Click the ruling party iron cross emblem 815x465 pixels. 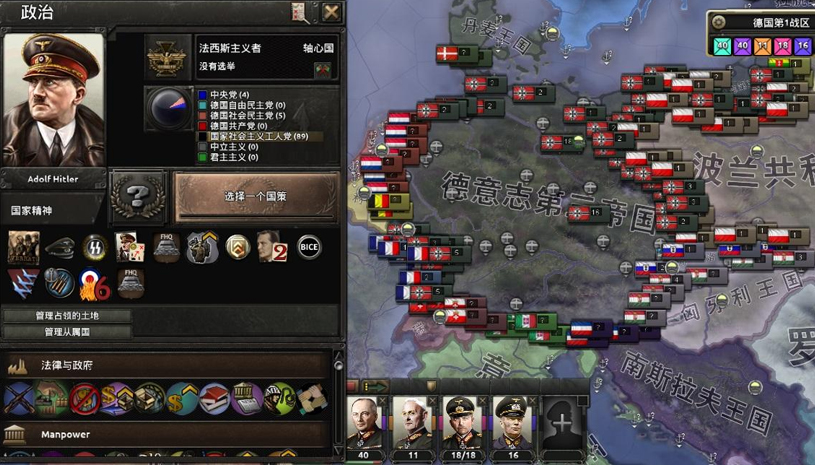coord(168,57)
